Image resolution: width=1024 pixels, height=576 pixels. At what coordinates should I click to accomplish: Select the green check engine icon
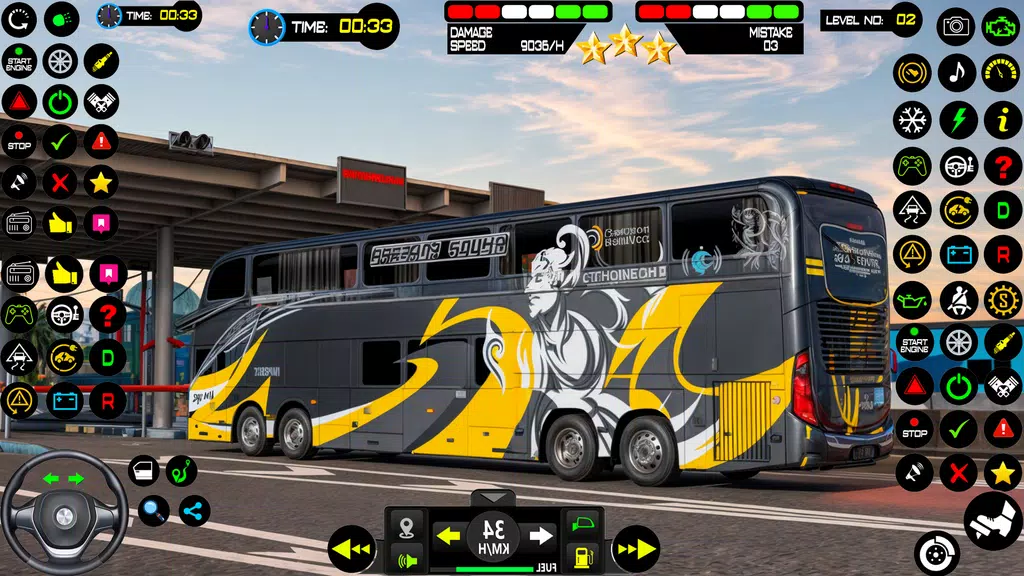(1002, 26)
